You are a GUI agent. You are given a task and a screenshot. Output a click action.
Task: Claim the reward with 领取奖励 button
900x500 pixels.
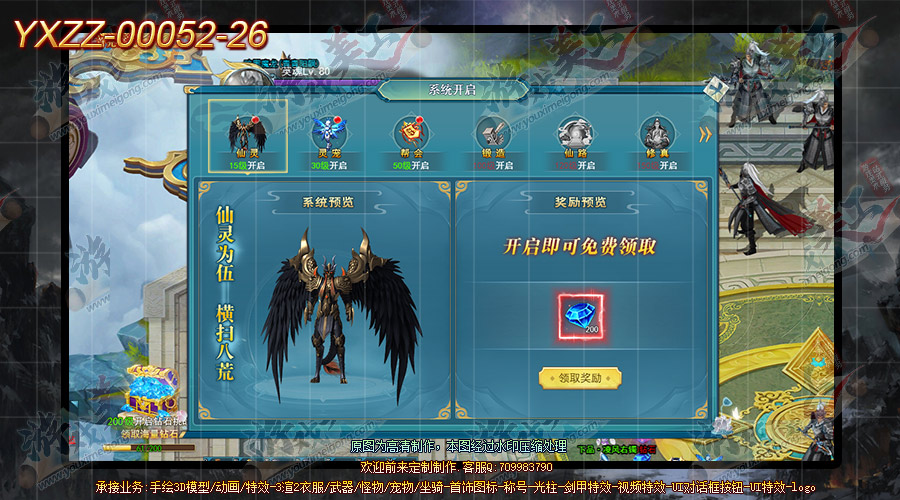pos(580,378)
